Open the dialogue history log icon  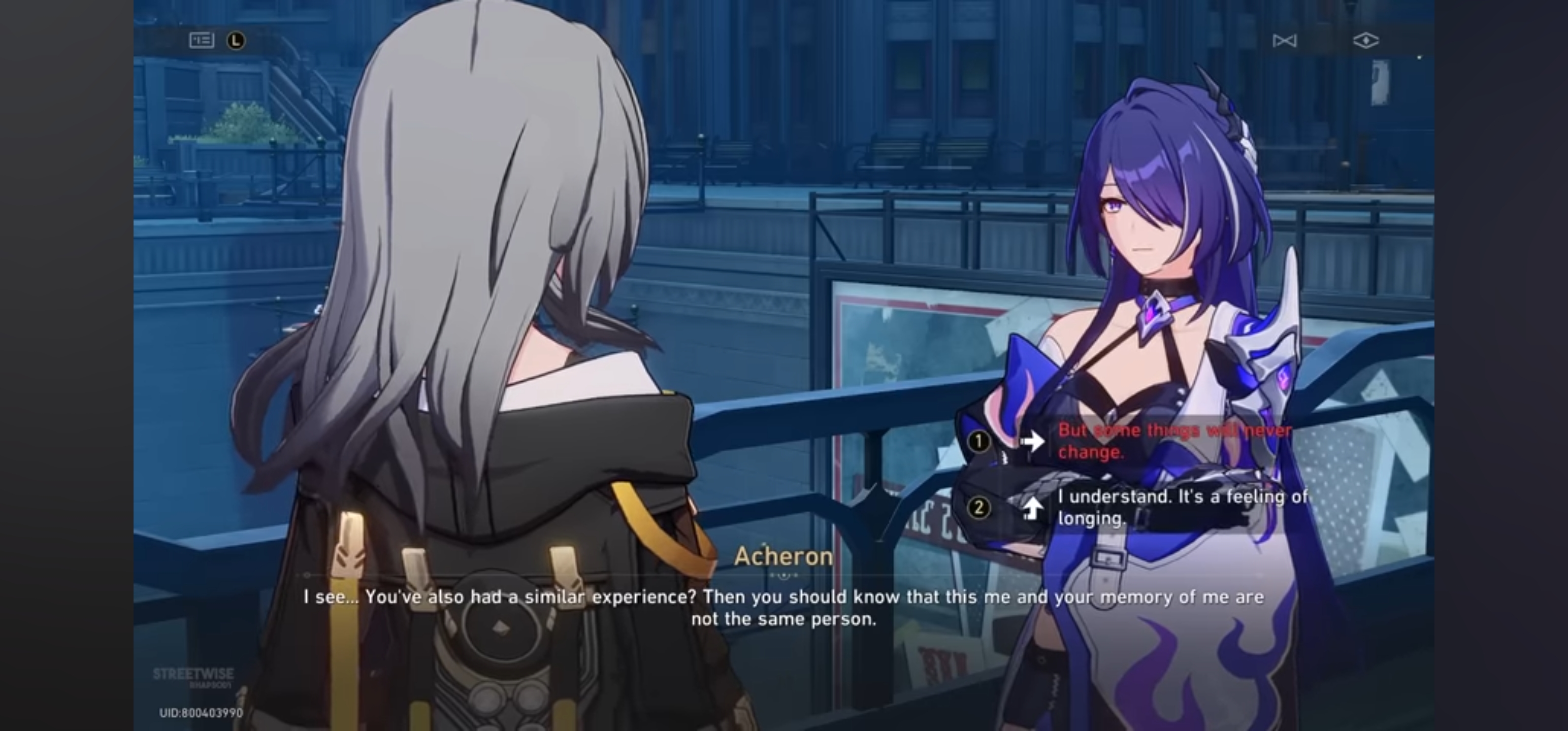pyautogui.click(x=203, y=40)
